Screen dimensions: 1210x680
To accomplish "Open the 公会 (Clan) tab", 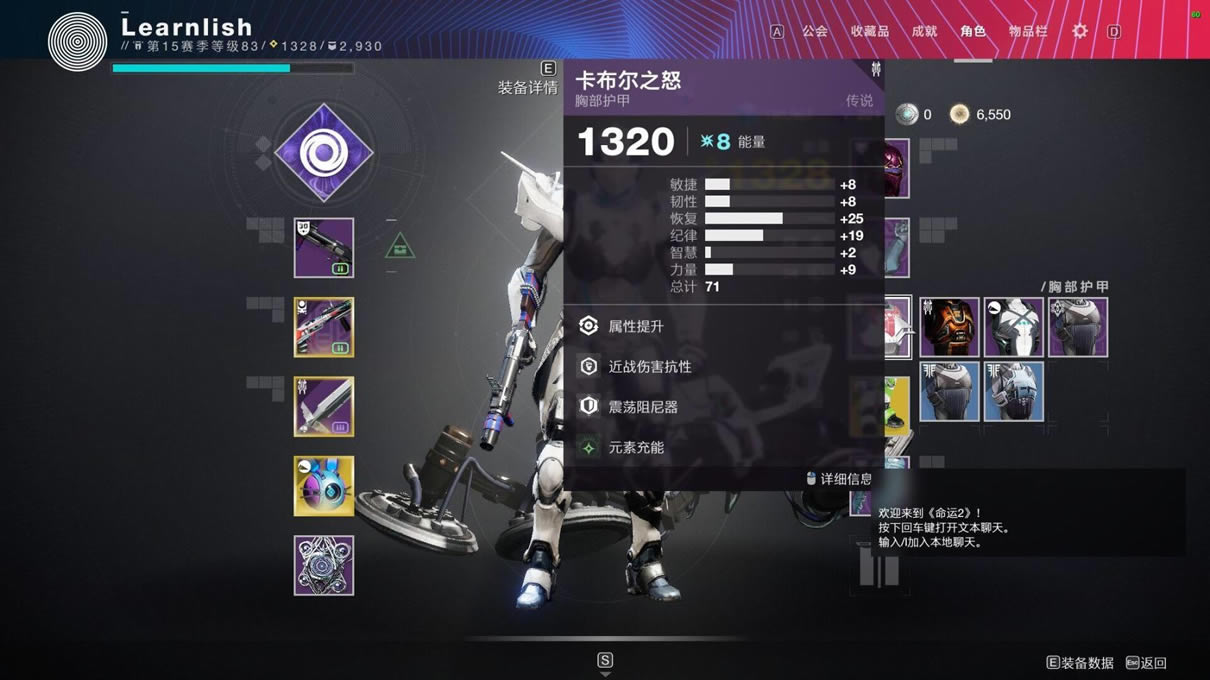I will click(814, 31).
